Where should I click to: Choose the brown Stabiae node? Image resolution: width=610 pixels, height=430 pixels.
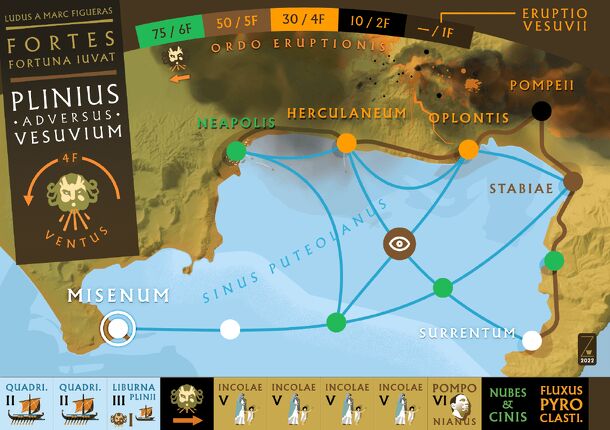click(x=572, y=182)
